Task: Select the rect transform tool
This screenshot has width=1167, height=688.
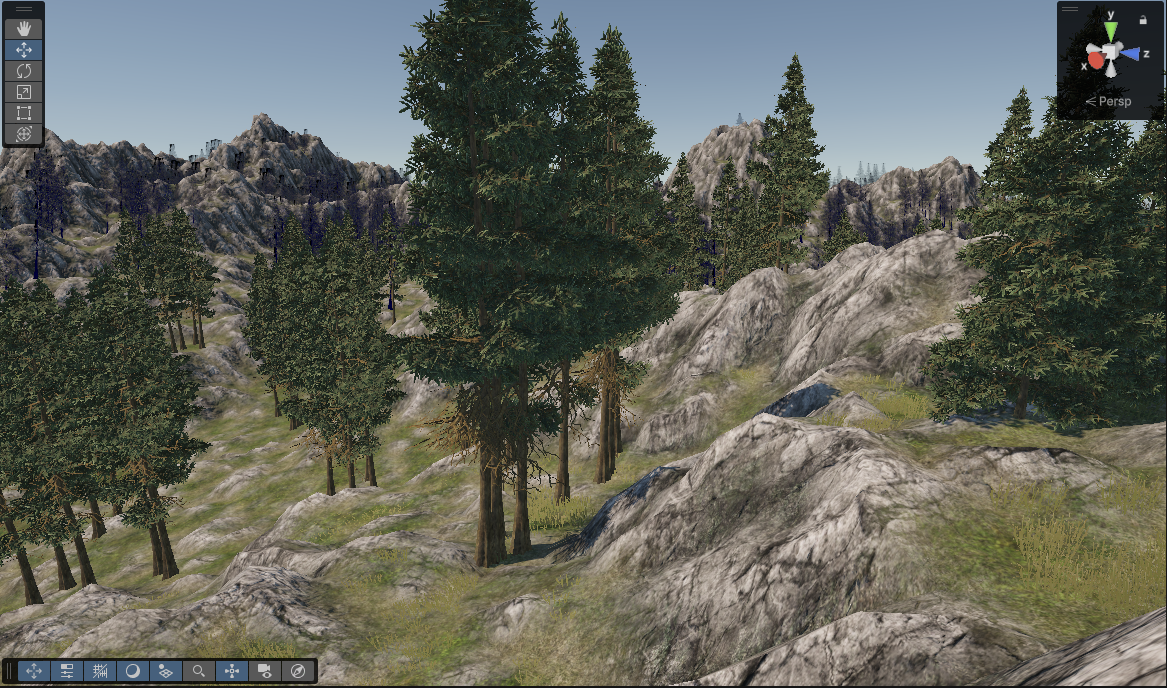Action: pos(24,113)
